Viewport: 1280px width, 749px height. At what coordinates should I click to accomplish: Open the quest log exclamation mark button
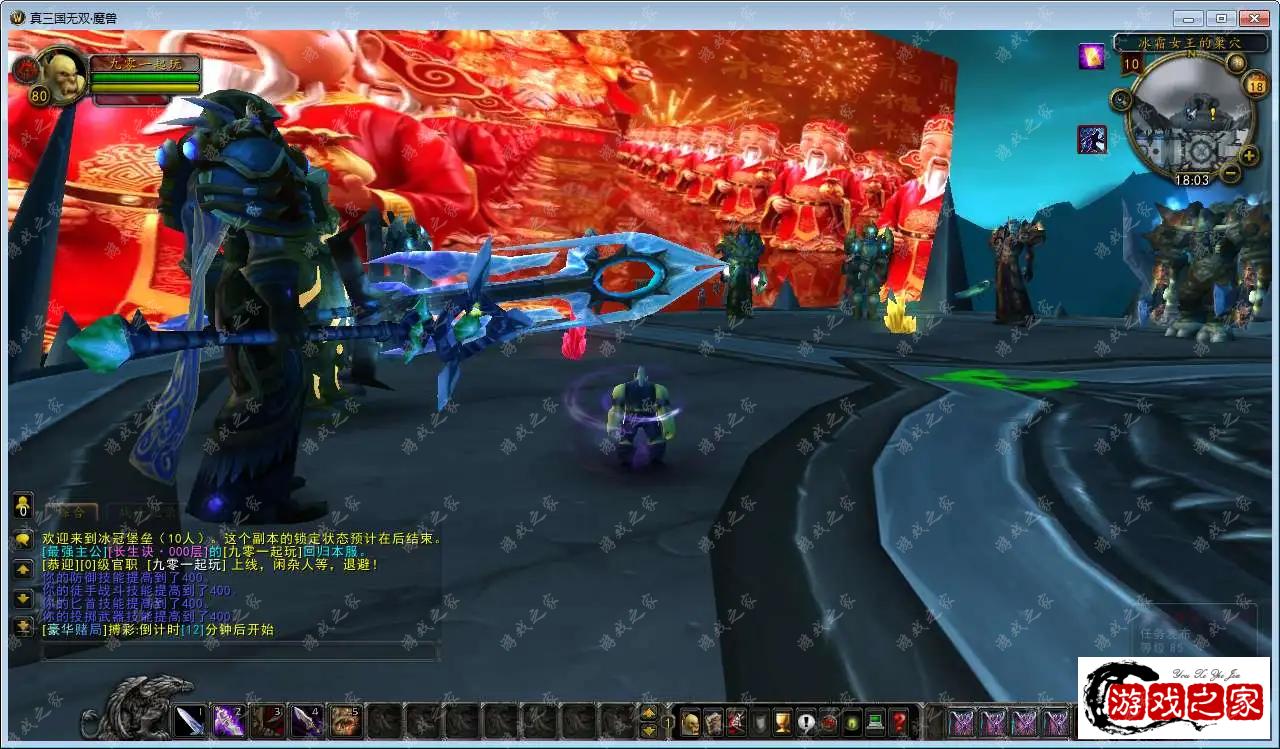pos(806,721)
